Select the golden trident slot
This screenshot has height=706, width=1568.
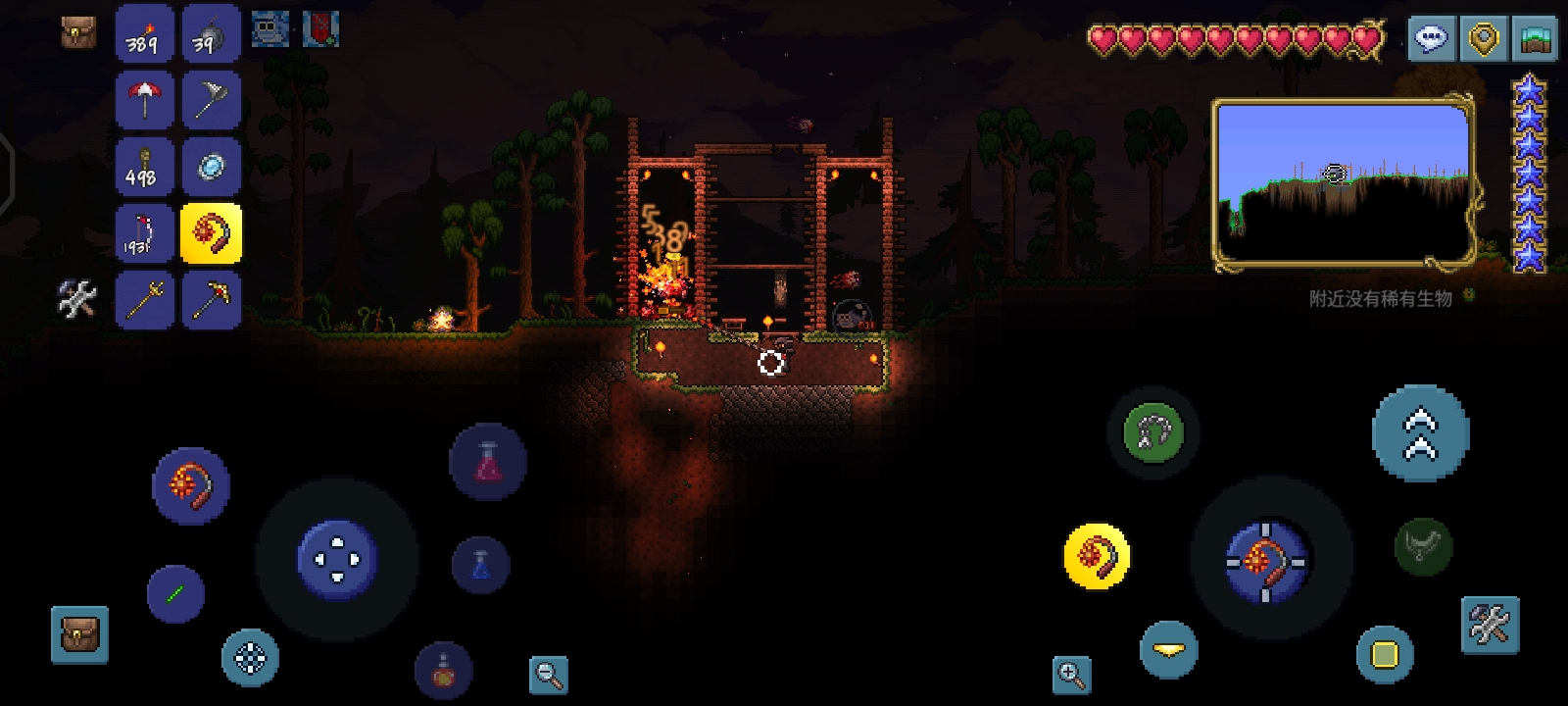pyautogui.click(x=145, y=299)
